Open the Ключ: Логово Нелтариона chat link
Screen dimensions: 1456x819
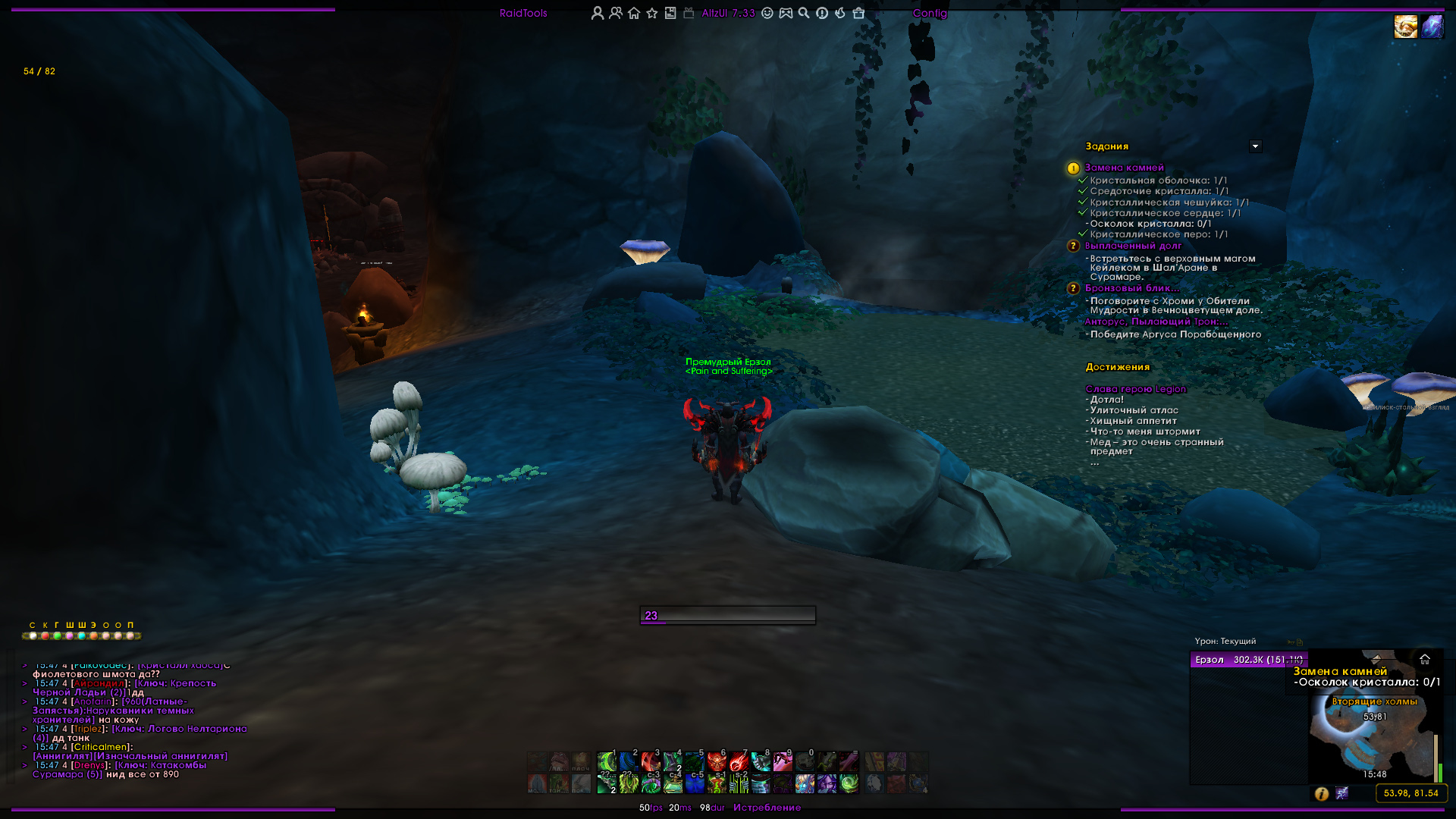coord(180,729)
